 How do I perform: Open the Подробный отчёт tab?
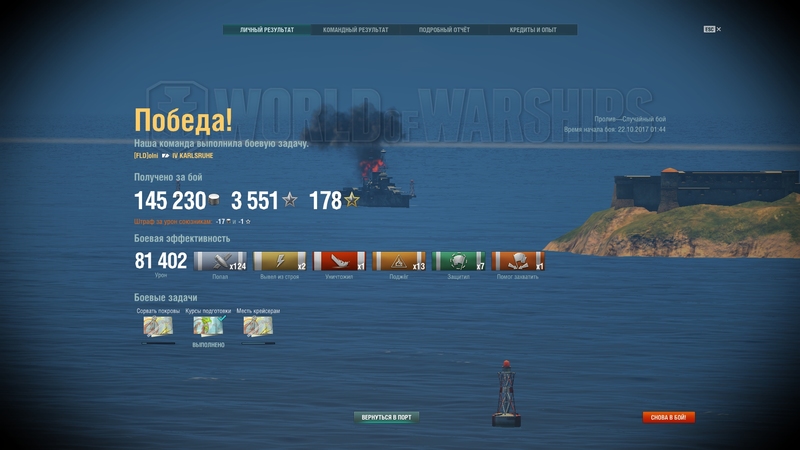pos(444,30)
